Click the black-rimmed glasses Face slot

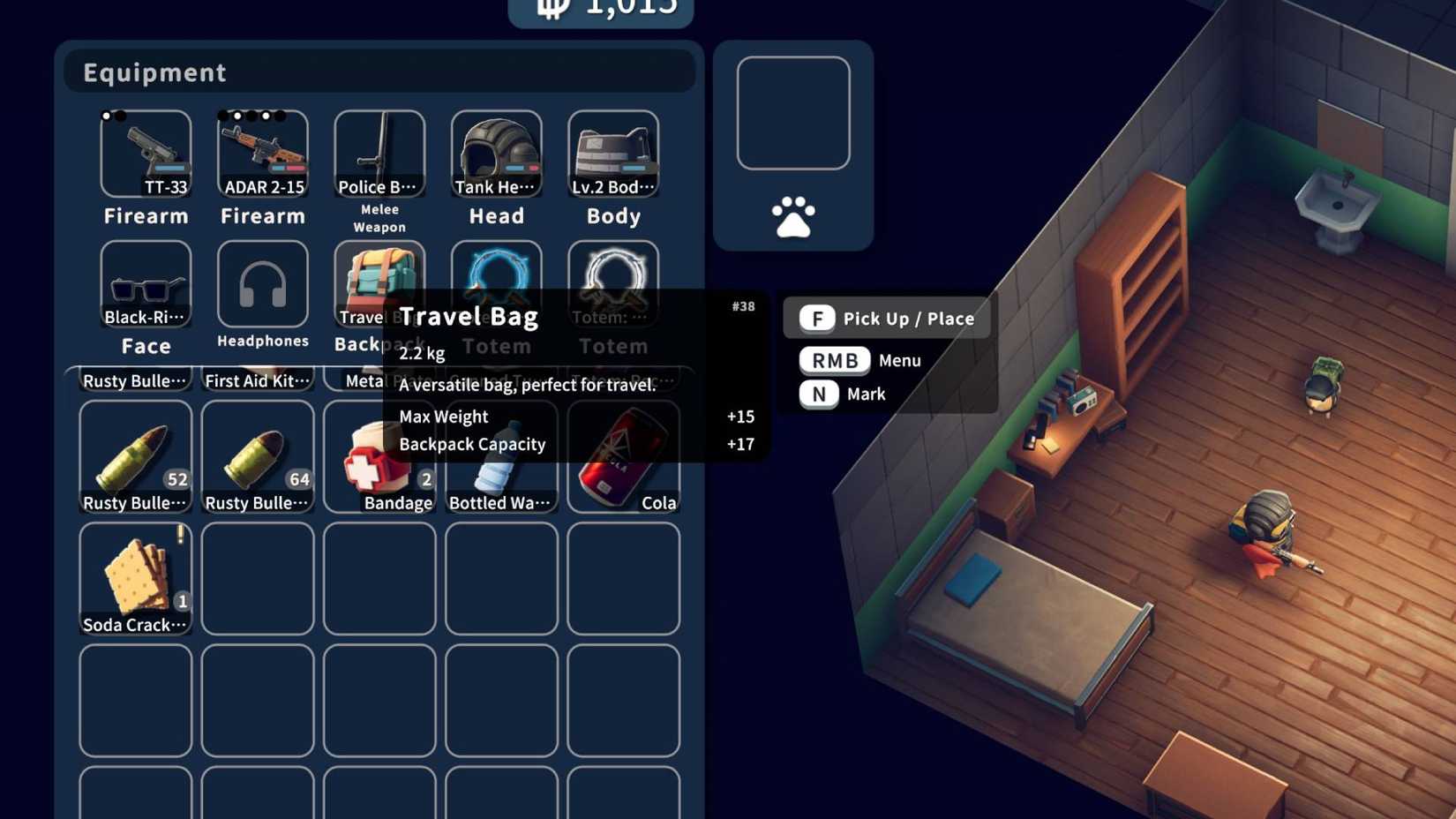(x=146, y=284)
